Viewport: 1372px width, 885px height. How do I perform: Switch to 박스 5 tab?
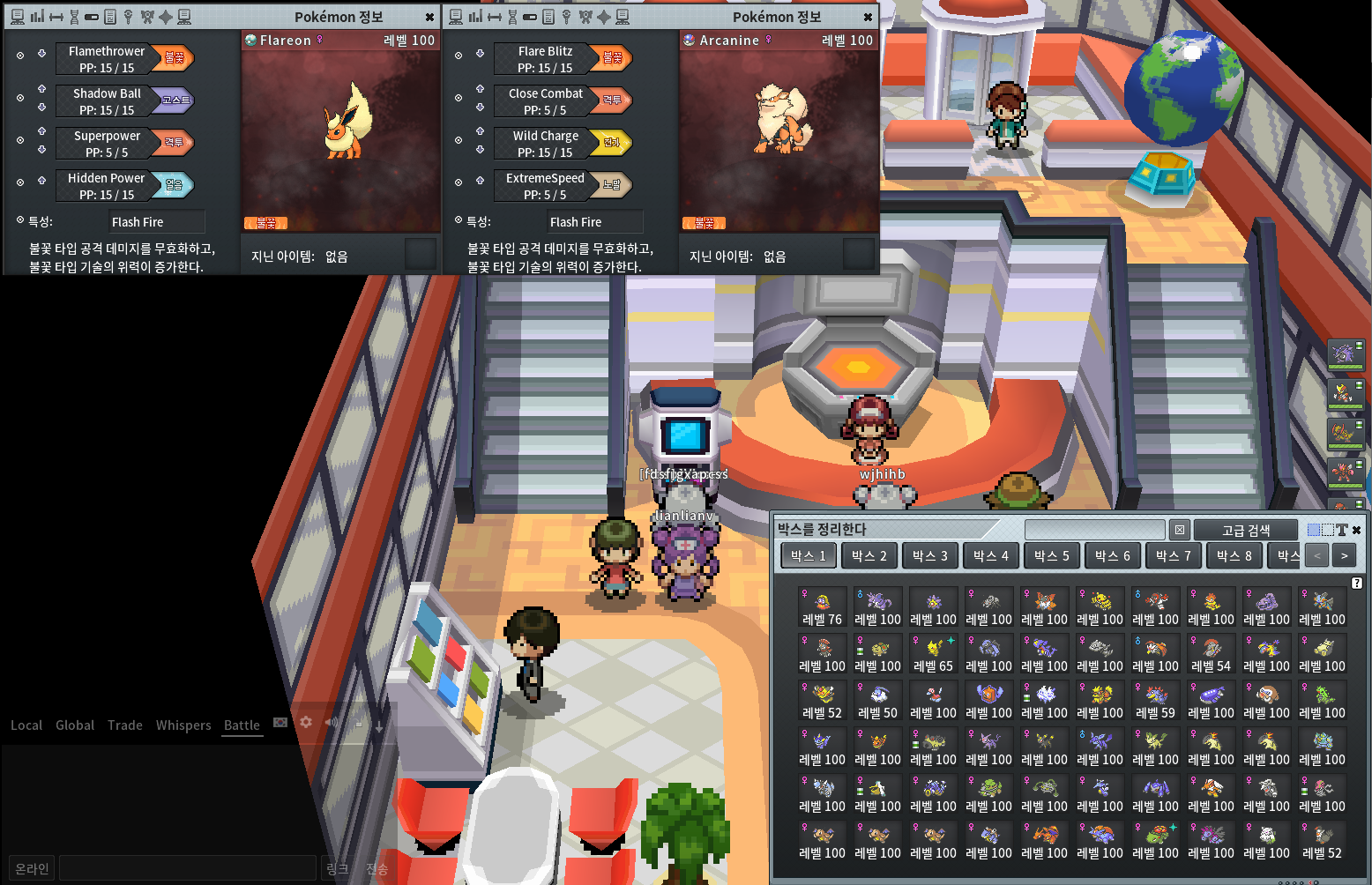point(1052,555)
